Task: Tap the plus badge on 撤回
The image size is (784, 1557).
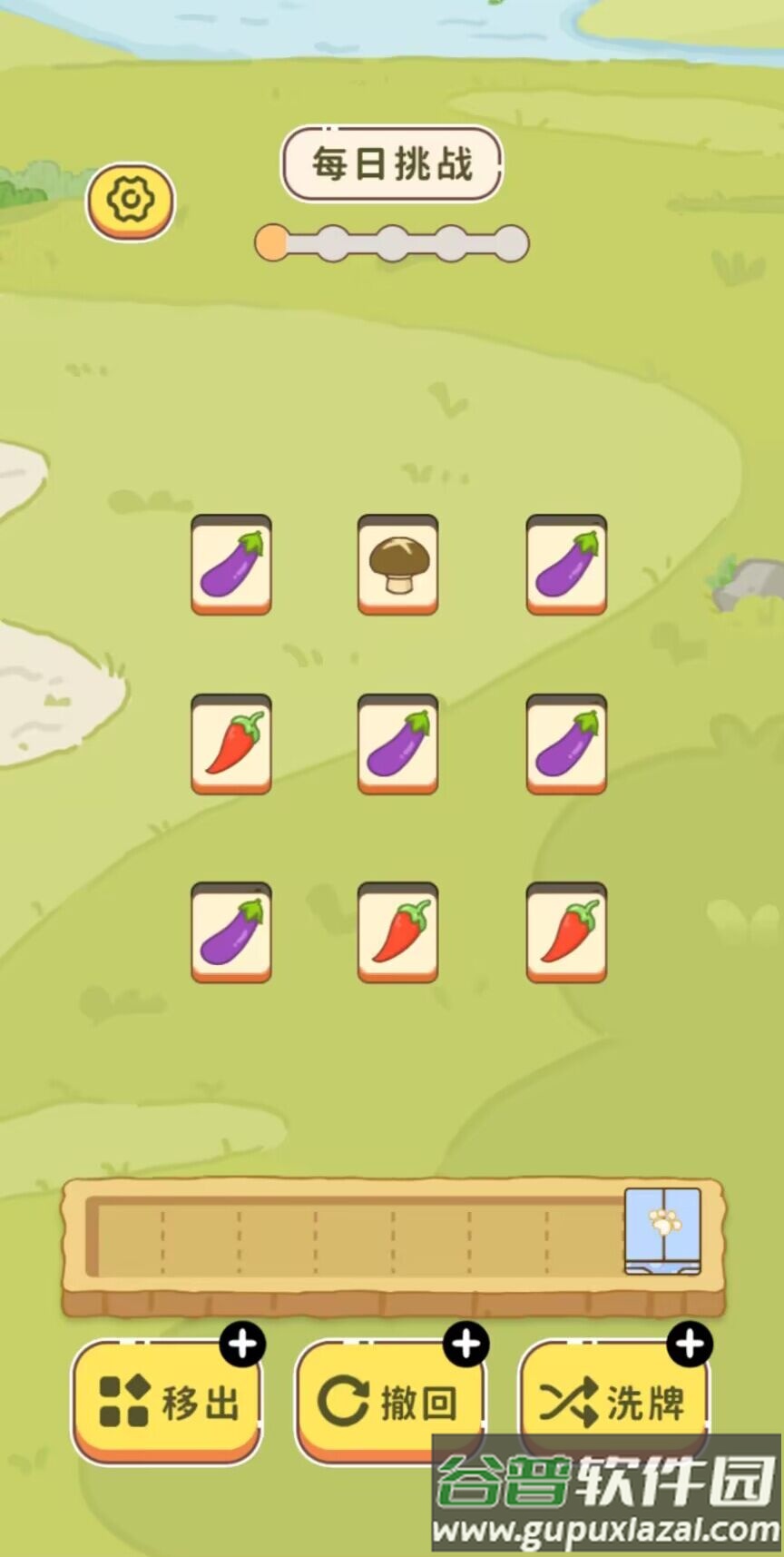Action: click(466, 1344)
